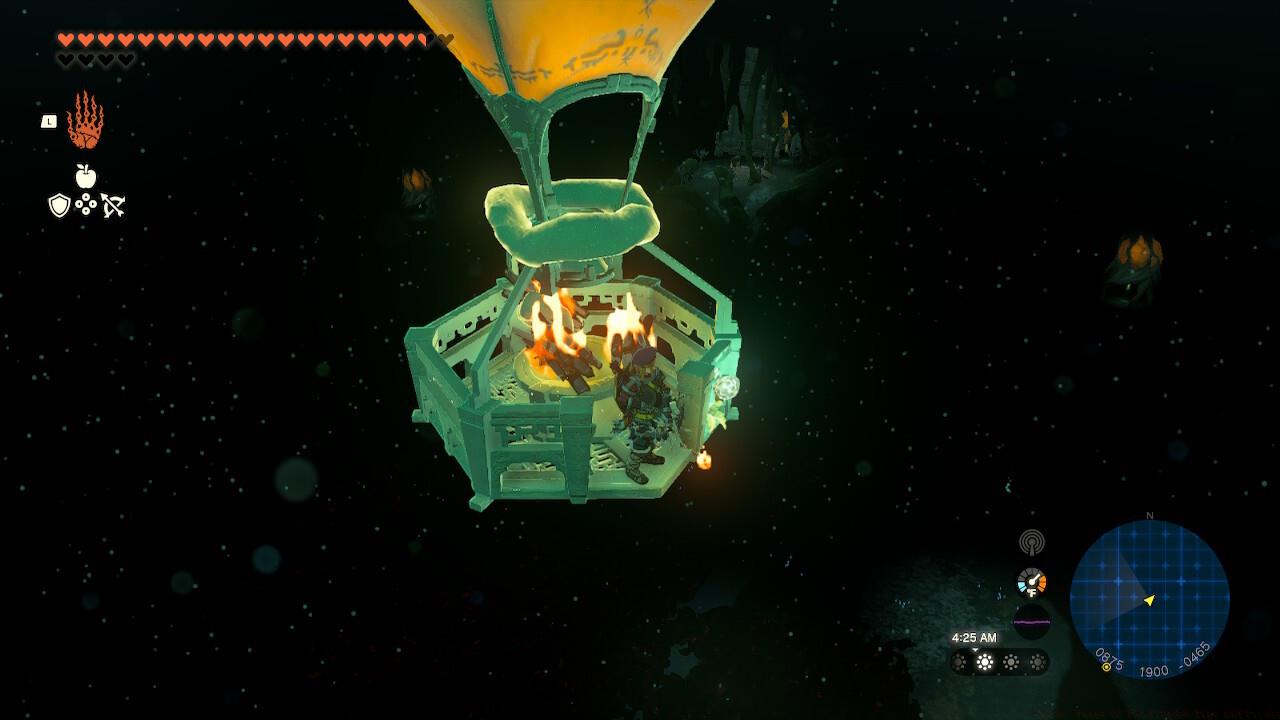1280x720 pixels.
Task: Click the bow and arrow icon
Action: pyautogui.click(x=112, y=202)
